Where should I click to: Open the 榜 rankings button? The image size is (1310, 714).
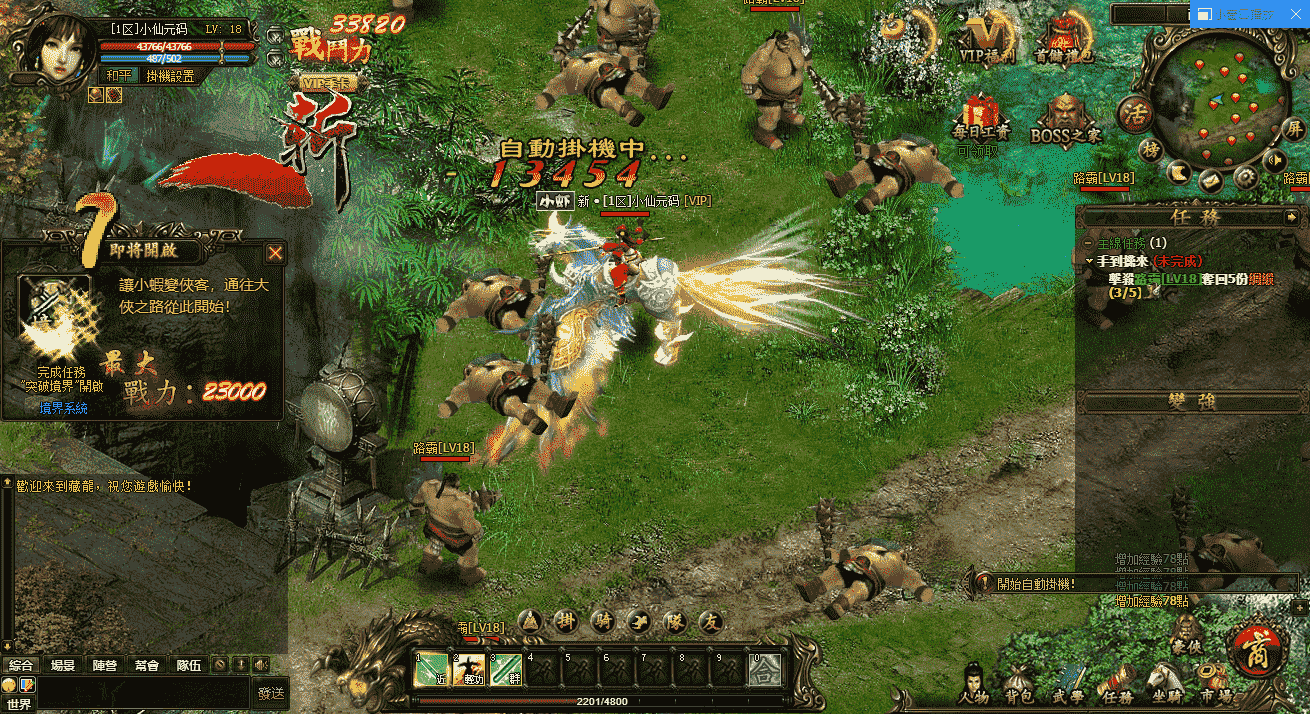[1152, 150]
